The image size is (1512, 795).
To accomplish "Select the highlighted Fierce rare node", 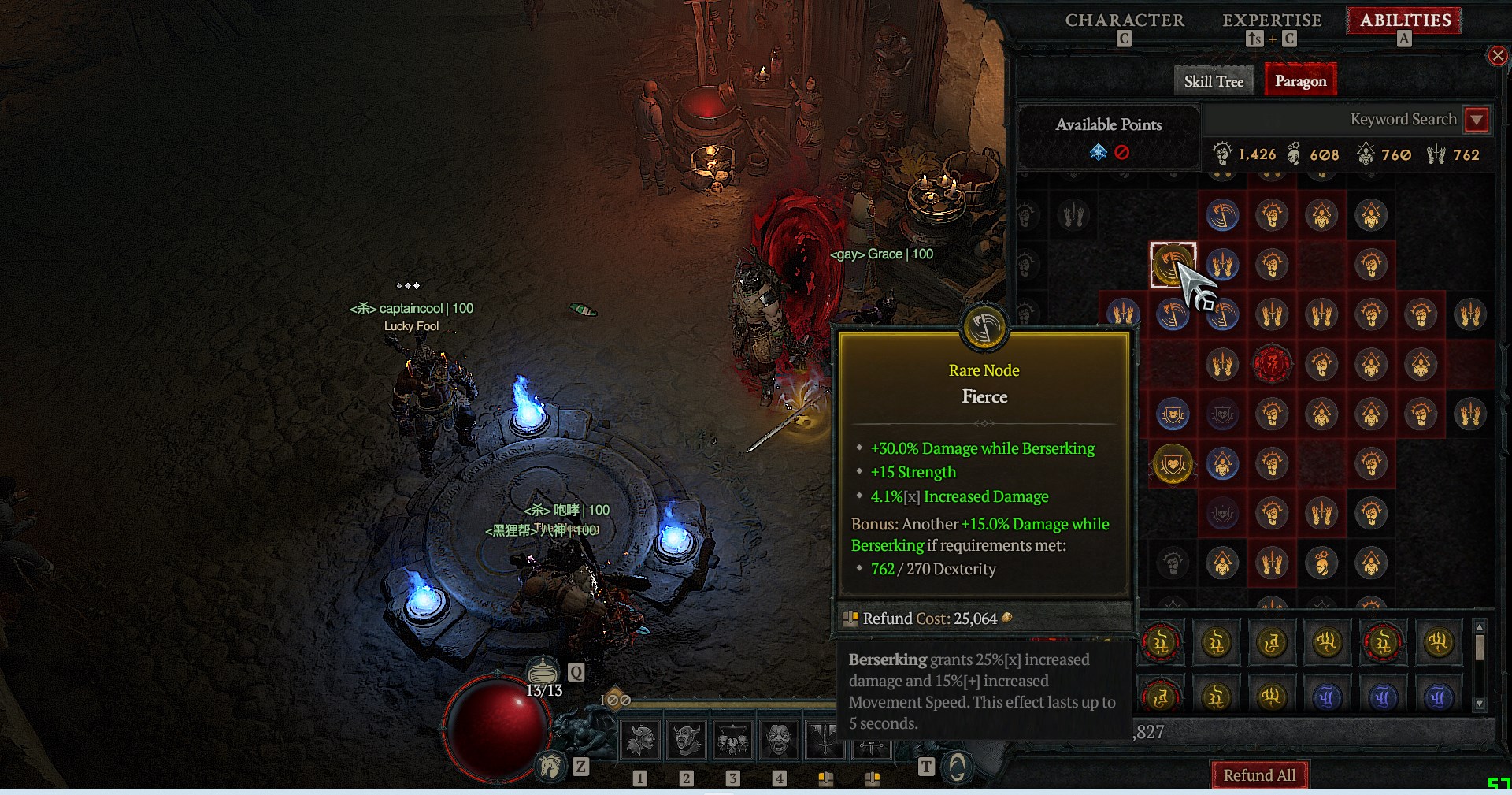I will pyautogui.click(x=1173, y=265).
